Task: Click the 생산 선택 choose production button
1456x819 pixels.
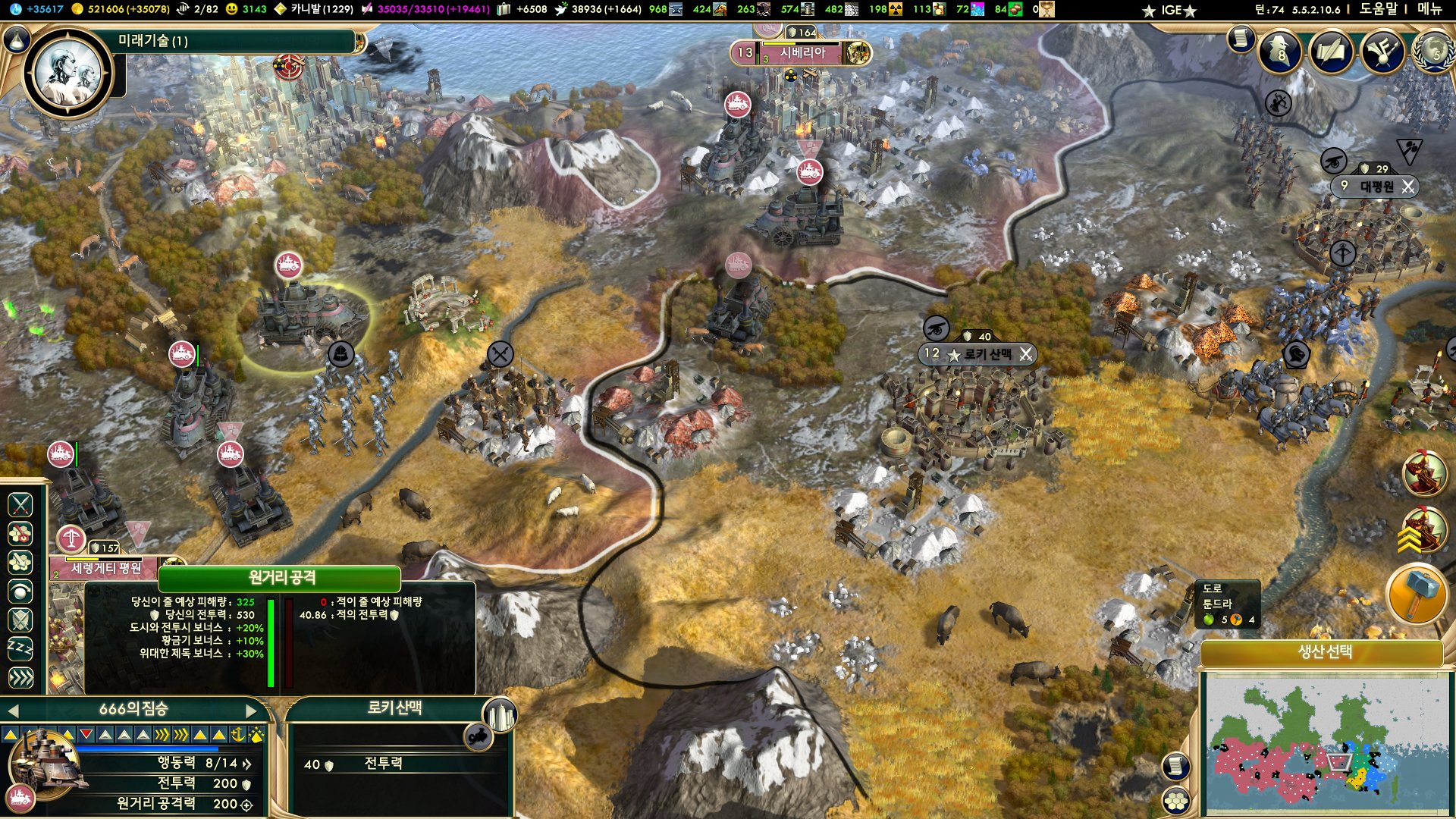Action: click(x=1324, y=652)
